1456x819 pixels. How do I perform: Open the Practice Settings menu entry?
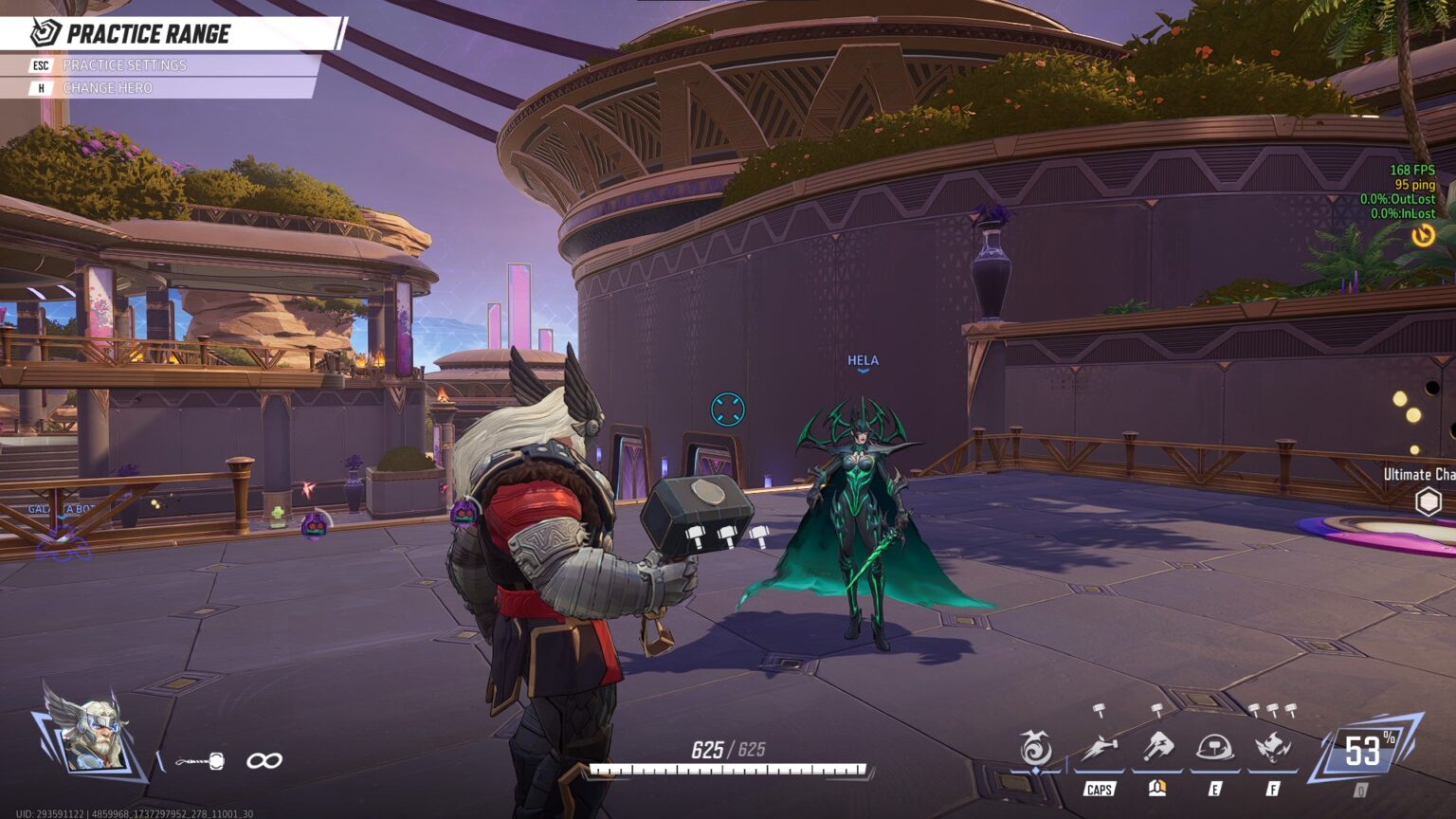point(124,65)
